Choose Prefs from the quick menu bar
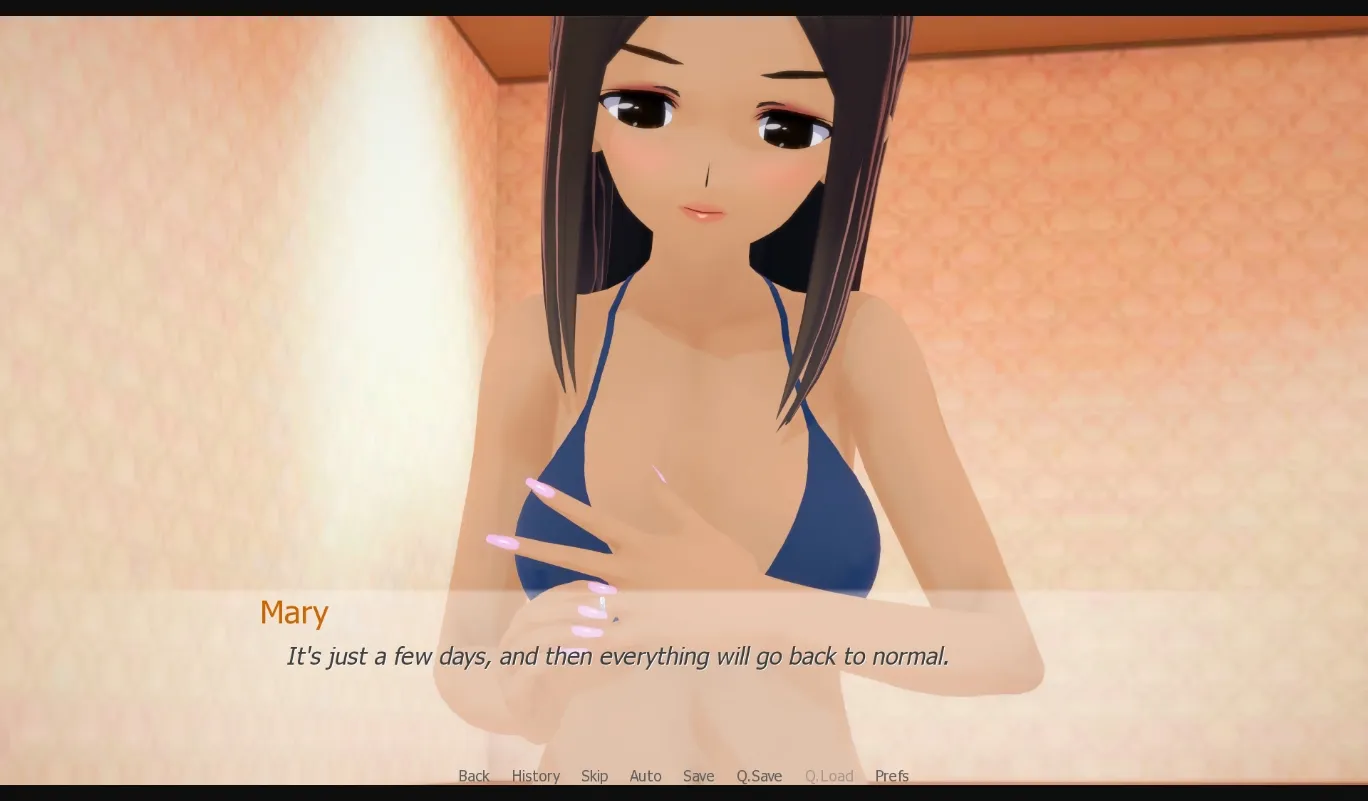This screenshot has width=1368, height=801. point(891,776)
